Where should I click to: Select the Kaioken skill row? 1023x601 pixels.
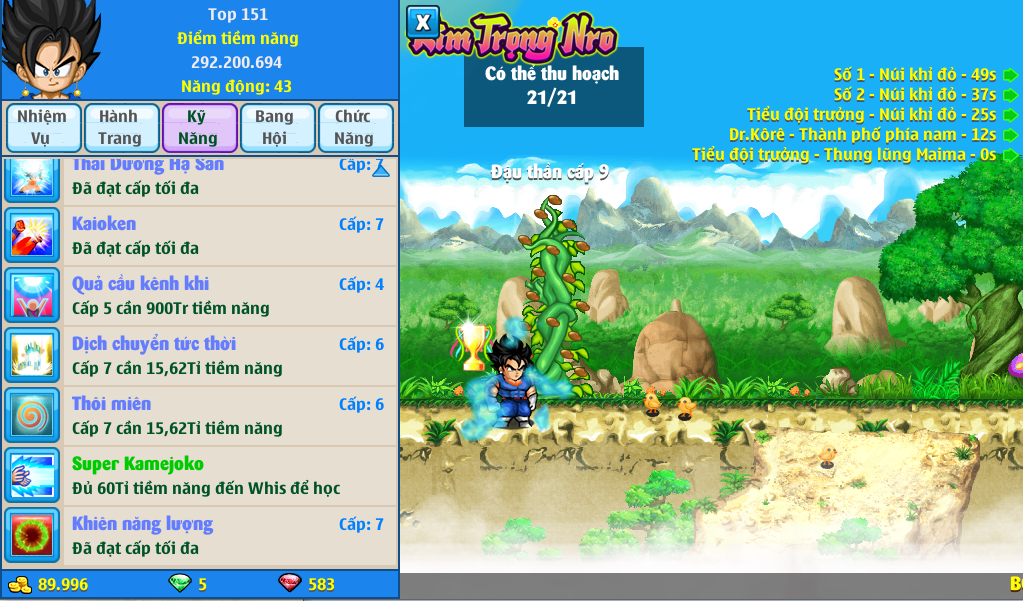tap(200, 236)
